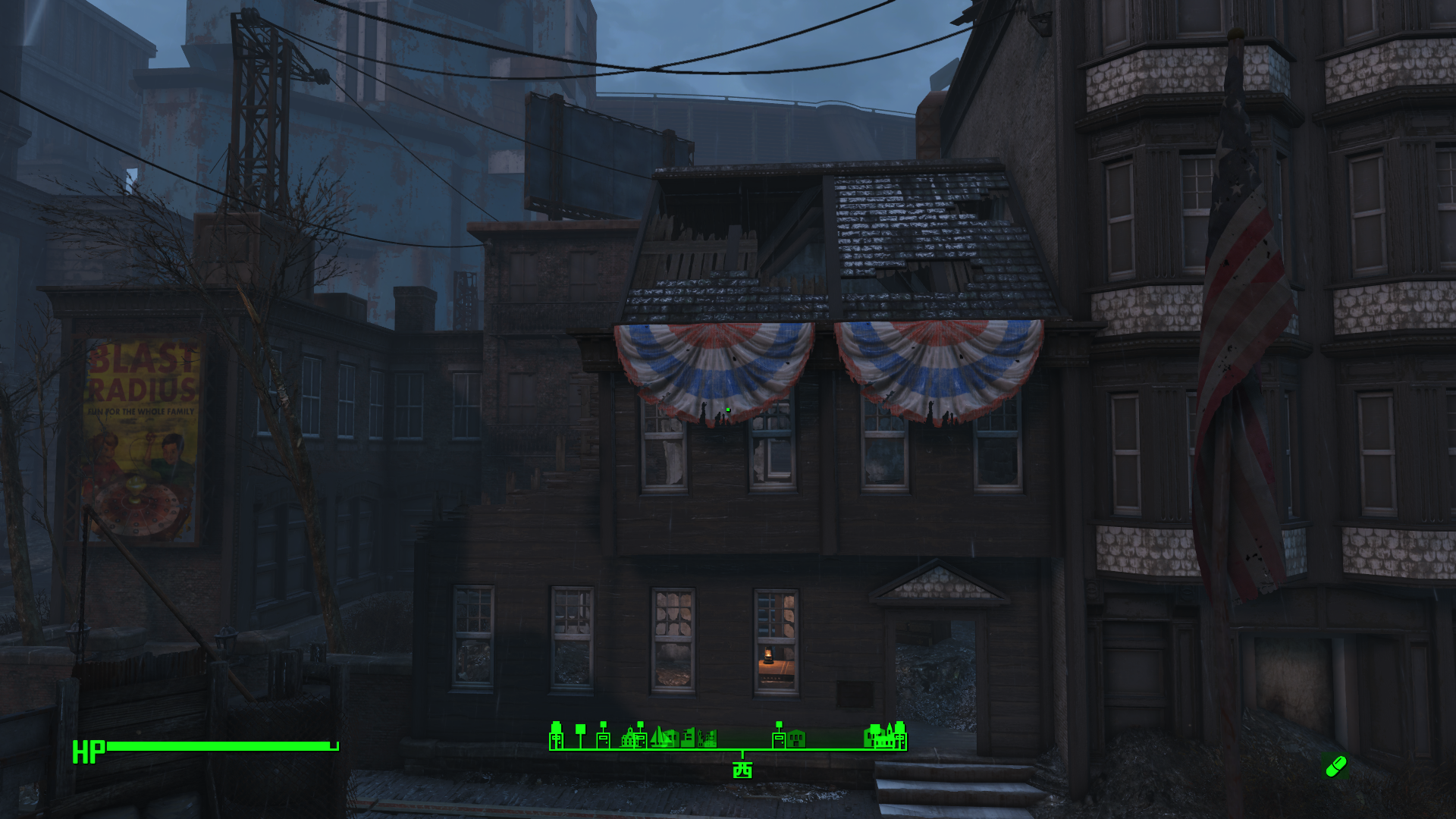Click the house-shaped building marker on the compass
Image resolution: width=1456 pixels, height=819 pixels.
pos(795,738)
